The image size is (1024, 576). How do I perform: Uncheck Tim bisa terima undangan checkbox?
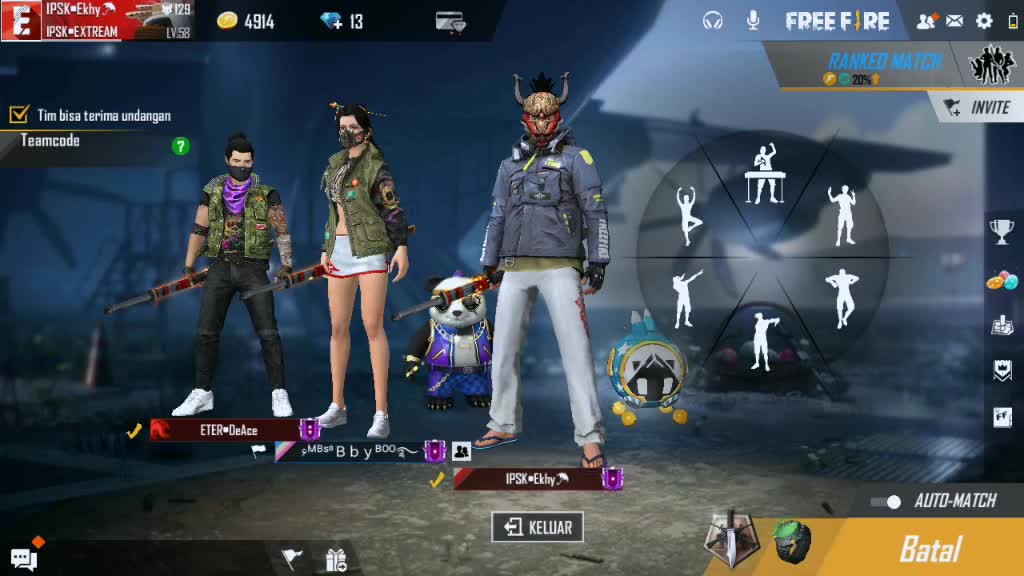coord(19,115)
